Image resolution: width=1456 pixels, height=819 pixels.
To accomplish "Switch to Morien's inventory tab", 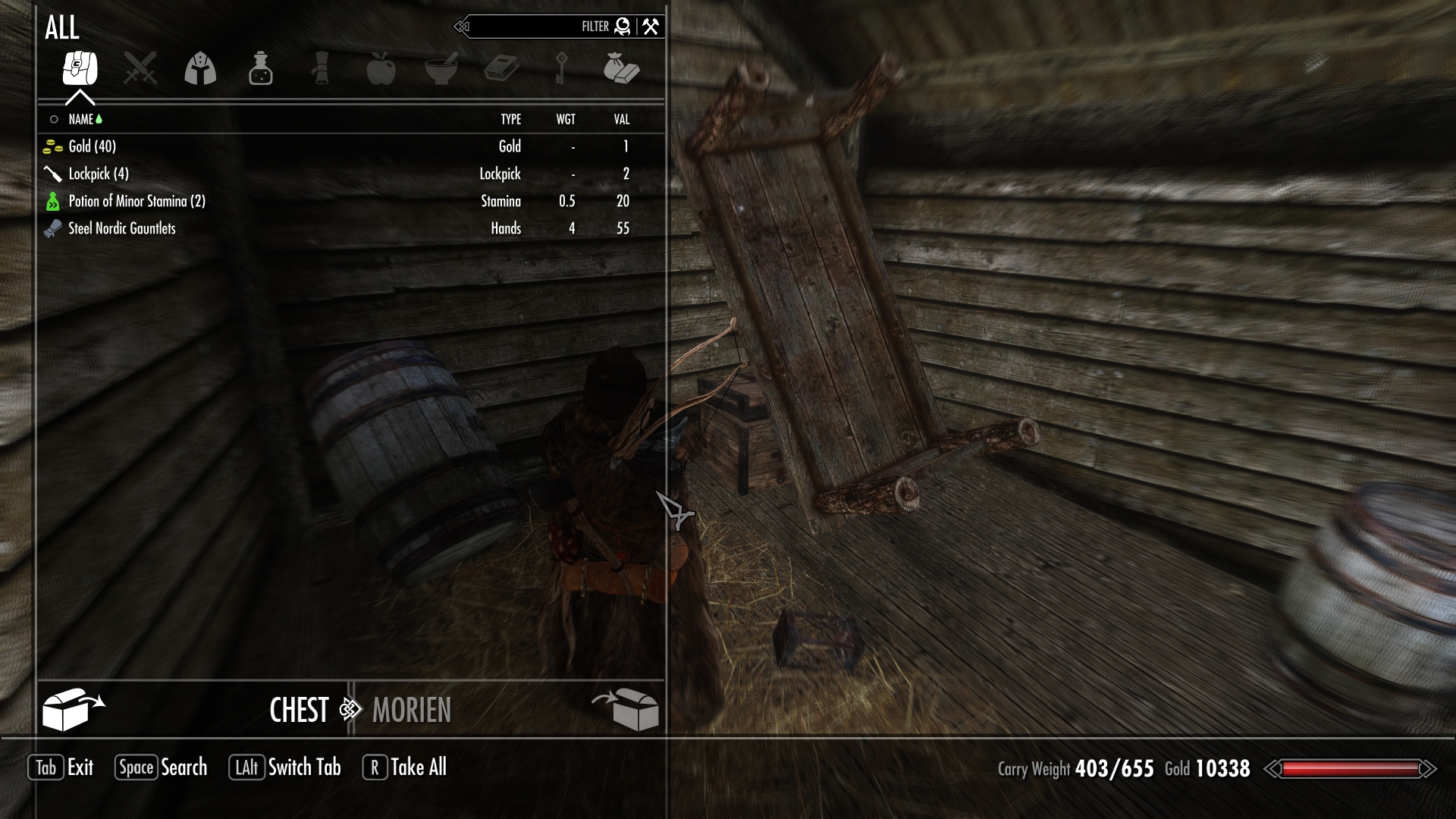I will click(x=412, y=711).
